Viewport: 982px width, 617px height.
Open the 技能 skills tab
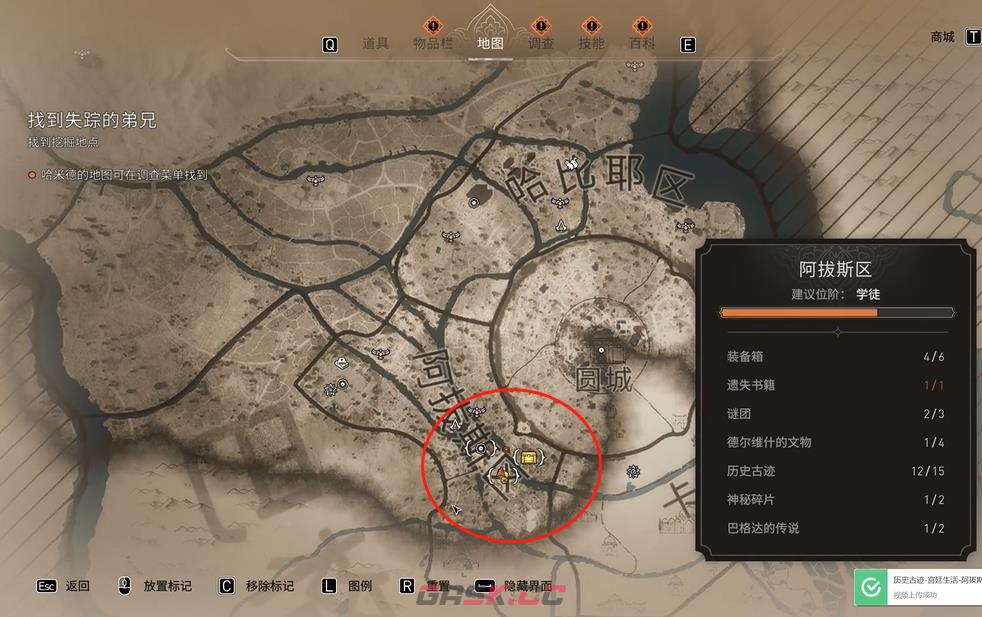tap(591, 43)
